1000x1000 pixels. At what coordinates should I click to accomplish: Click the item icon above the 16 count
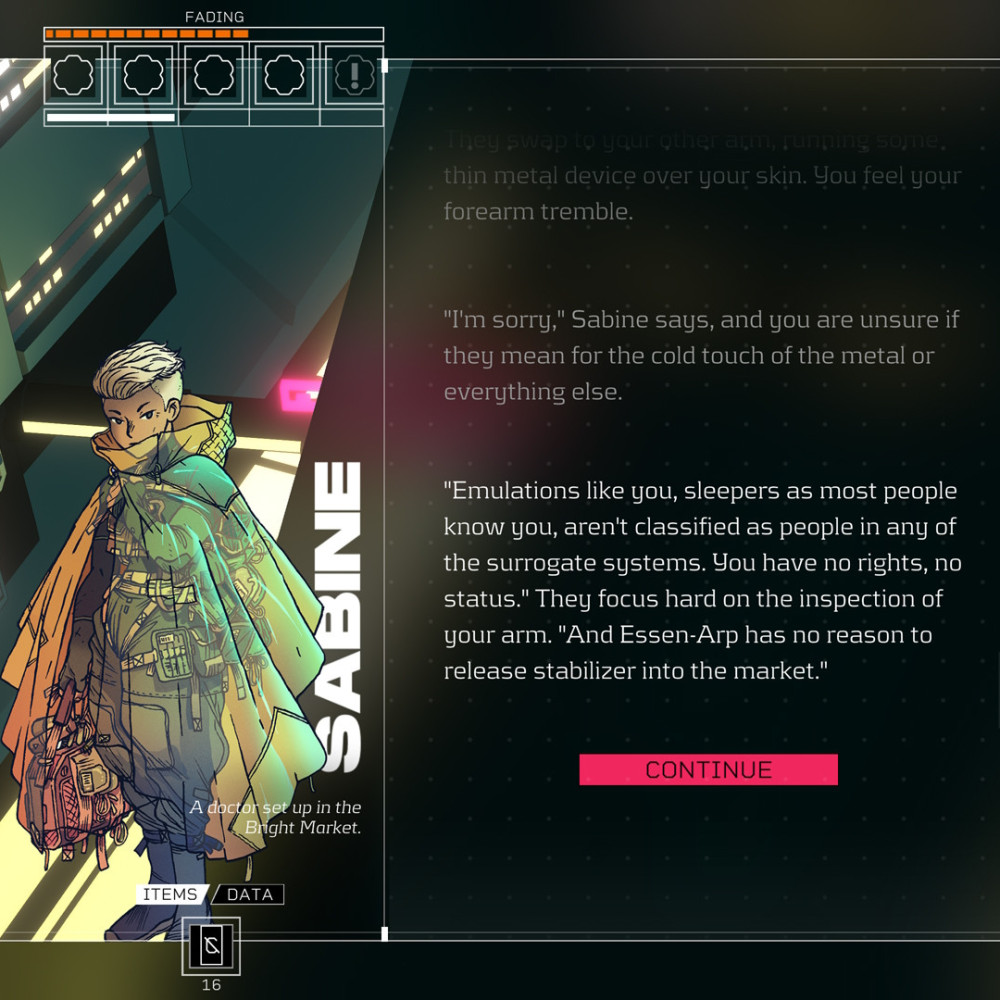point(211,946)
